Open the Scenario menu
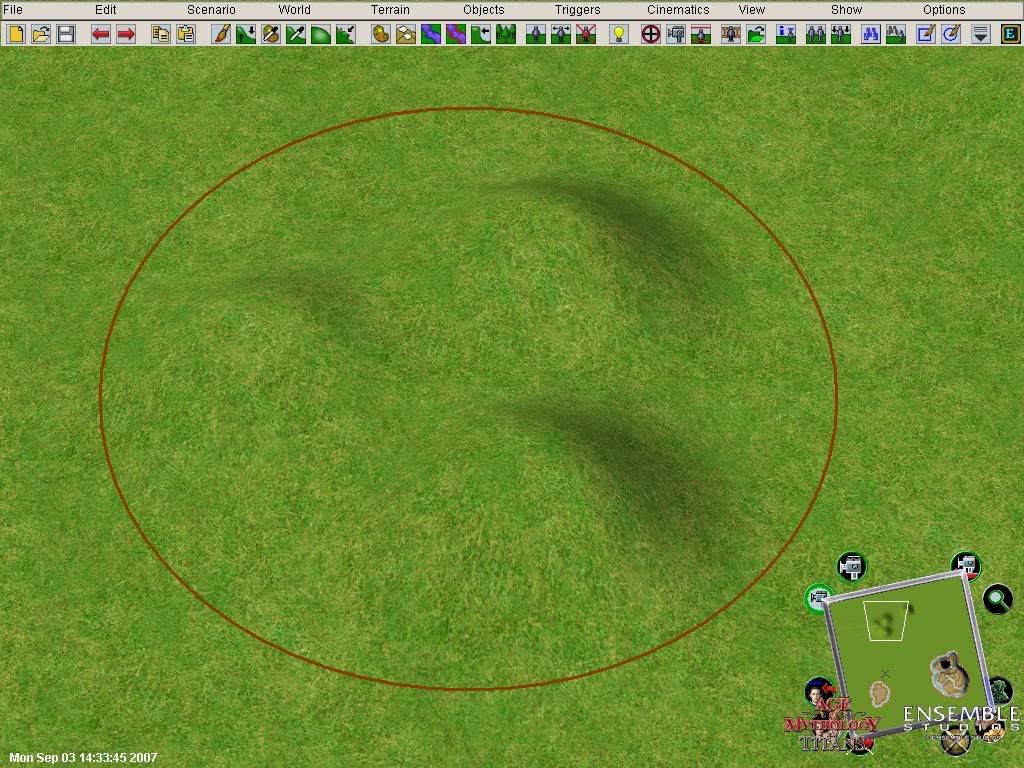The width and height of the screenshot is (1024, 768). click(211, 10)
